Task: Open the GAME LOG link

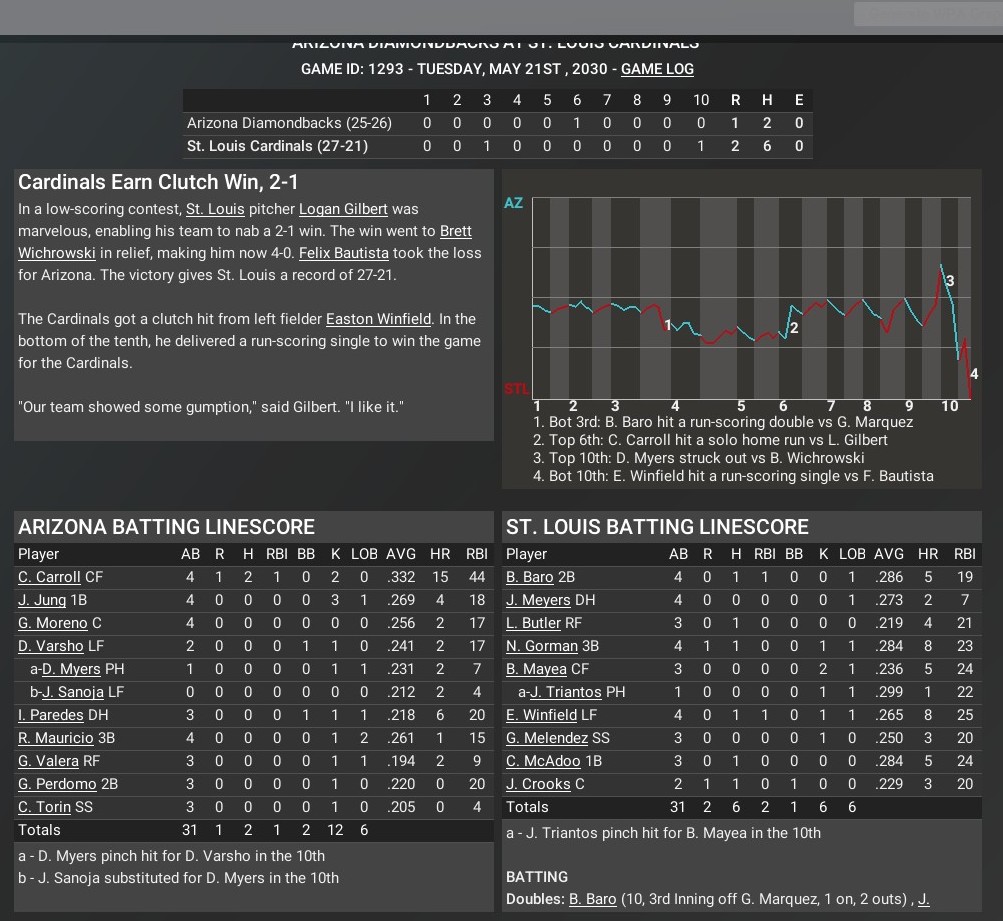Action: click(x=657, y=69)
